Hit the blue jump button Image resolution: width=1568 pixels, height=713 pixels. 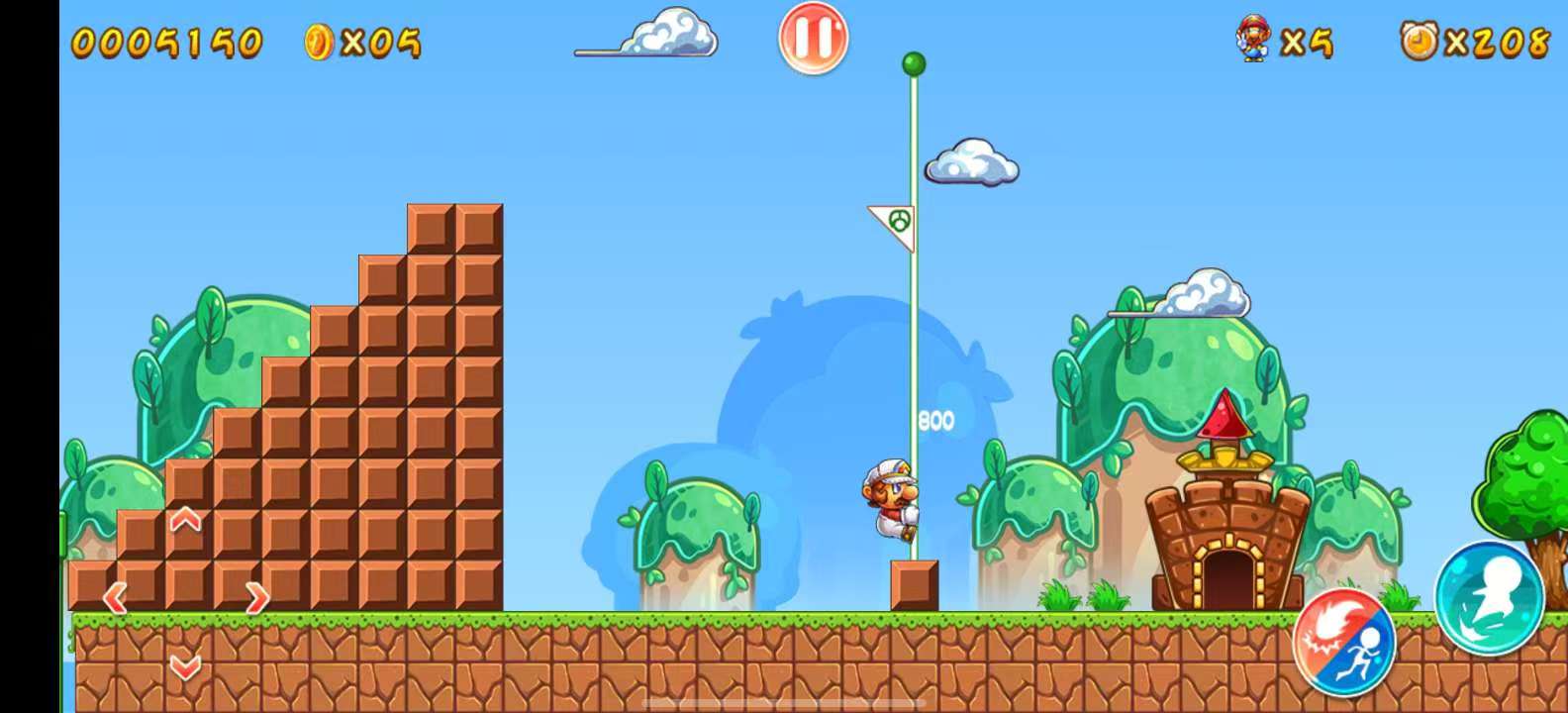click(1489, 598)
